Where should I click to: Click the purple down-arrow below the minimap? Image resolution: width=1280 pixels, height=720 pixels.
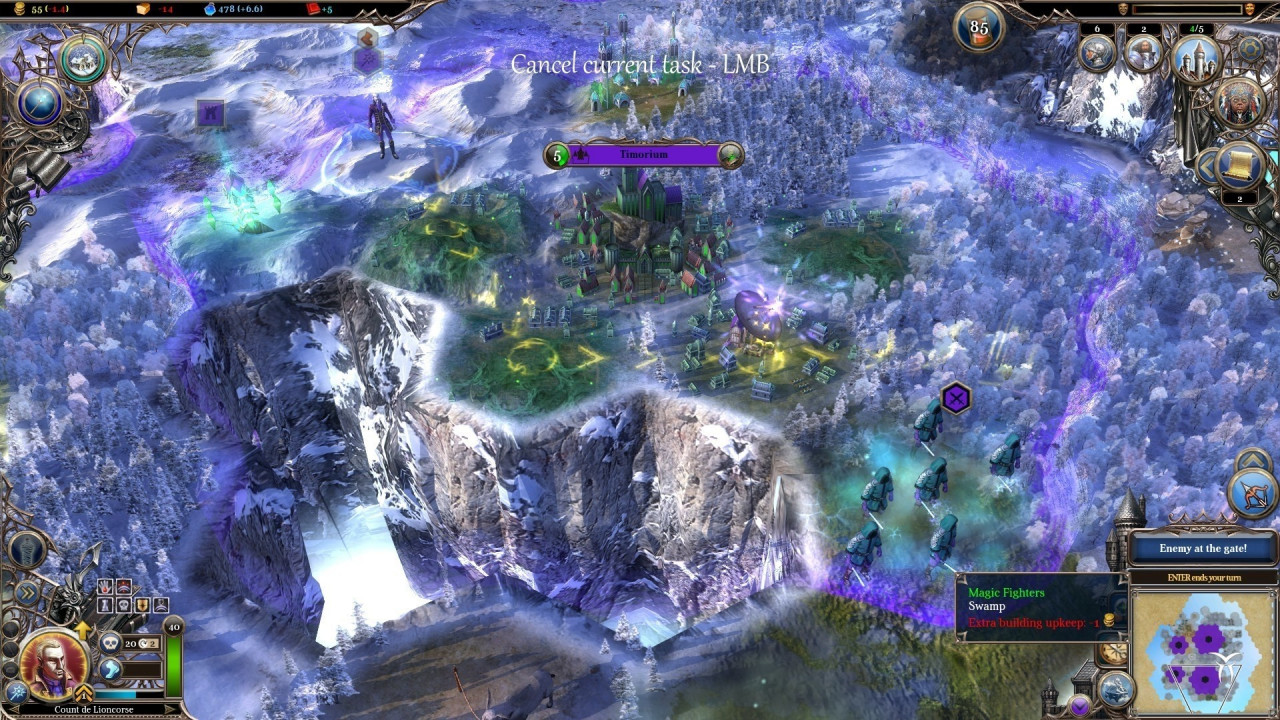click(1081, 707)
